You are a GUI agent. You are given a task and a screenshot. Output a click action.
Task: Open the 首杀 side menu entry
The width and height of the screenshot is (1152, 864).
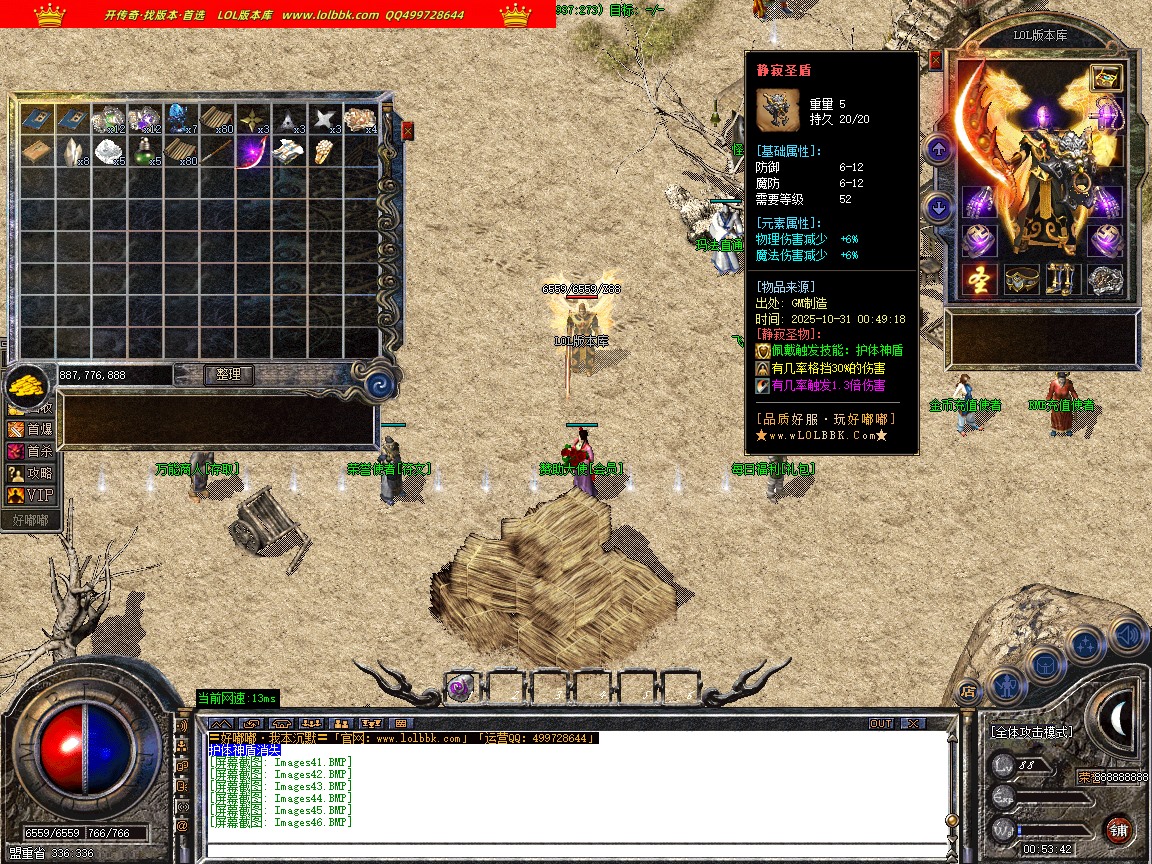coord(30,450)
